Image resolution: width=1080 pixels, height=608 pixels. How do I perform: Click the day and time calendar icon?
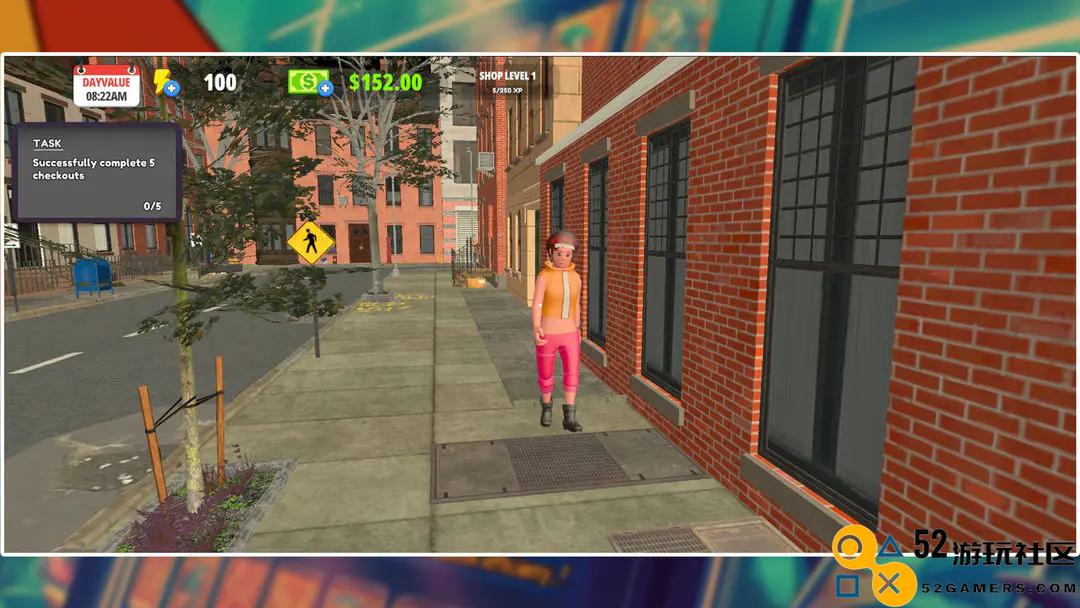point(106,85)
